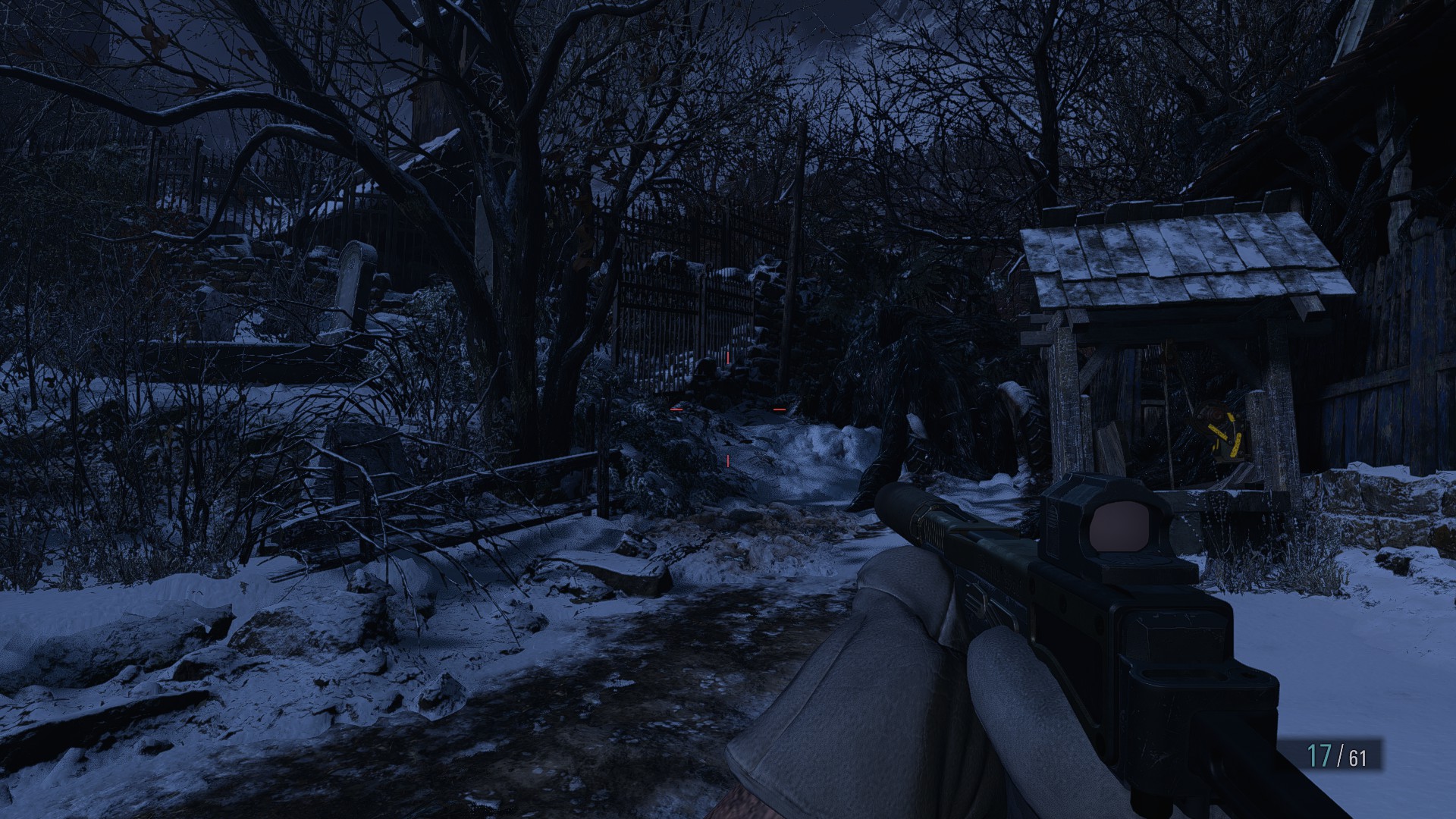Click the right red reticle tick mark
Image resolution: width=1456 pixels, height=819 pixels.
(780, 409)
